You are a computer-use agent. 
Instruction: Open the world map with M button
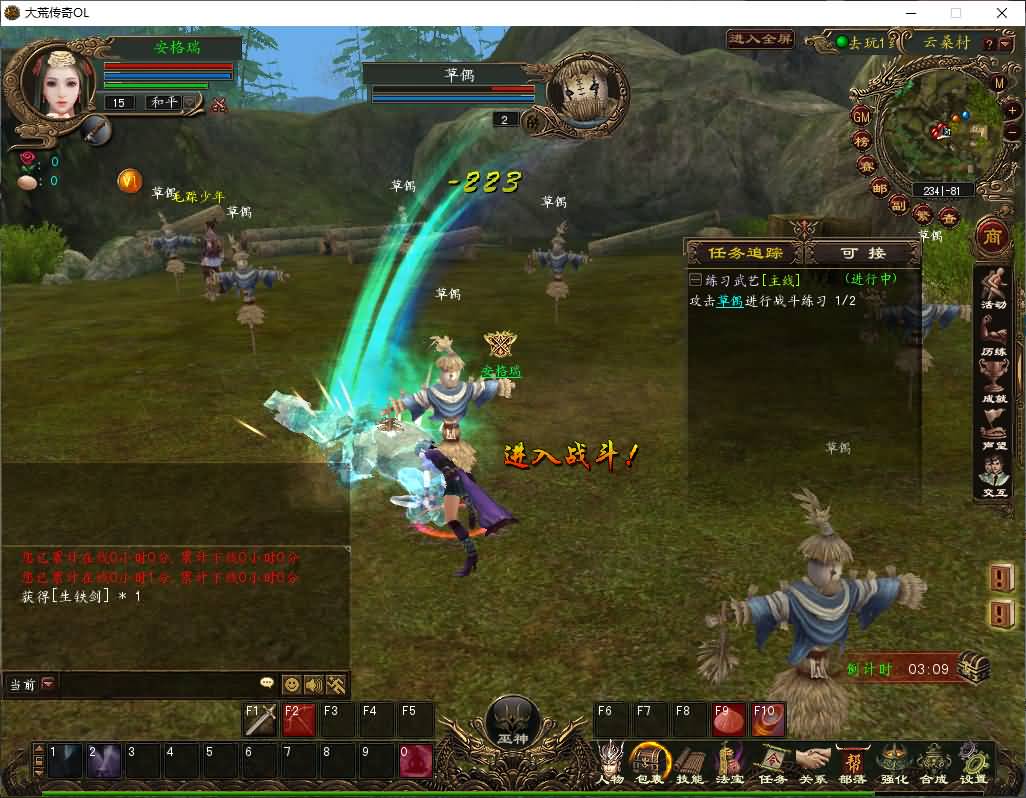coord(999,83)
